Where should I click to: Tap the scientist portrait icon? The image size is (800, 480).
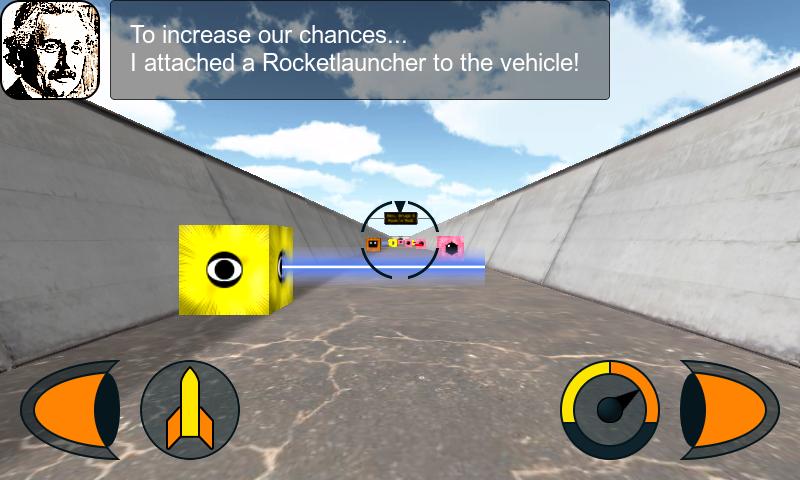(x=50, y=50)
